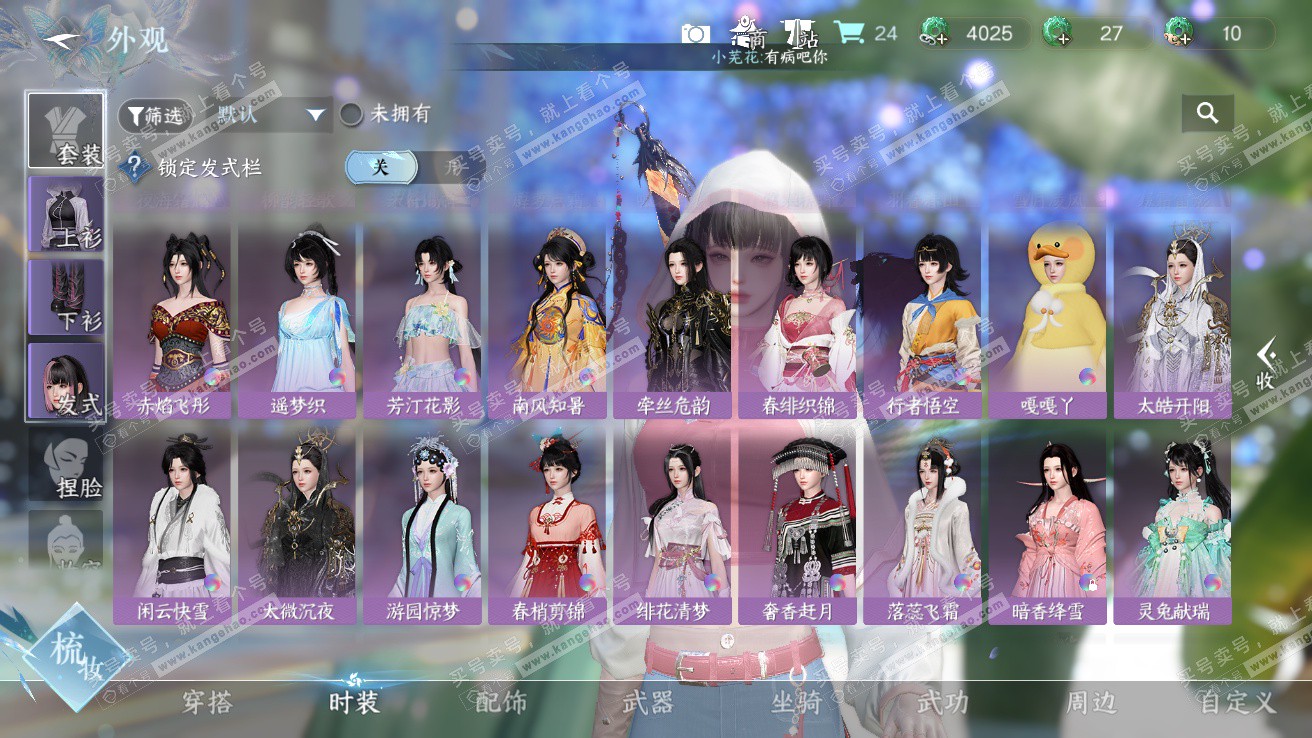
Task: Select the 下衫 bottoms category
Action: click(66, 297)
